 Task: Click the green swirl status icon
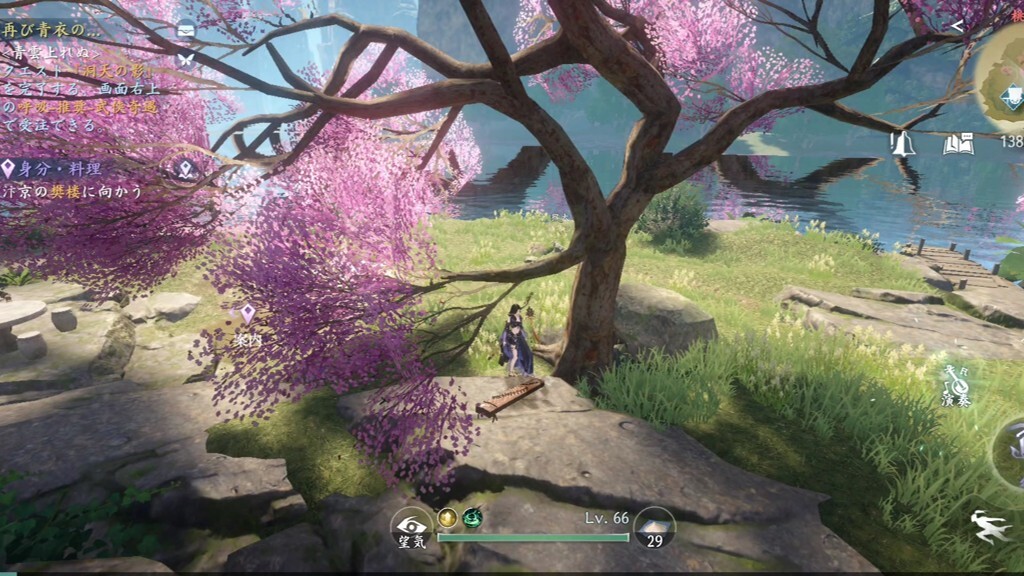472,517
